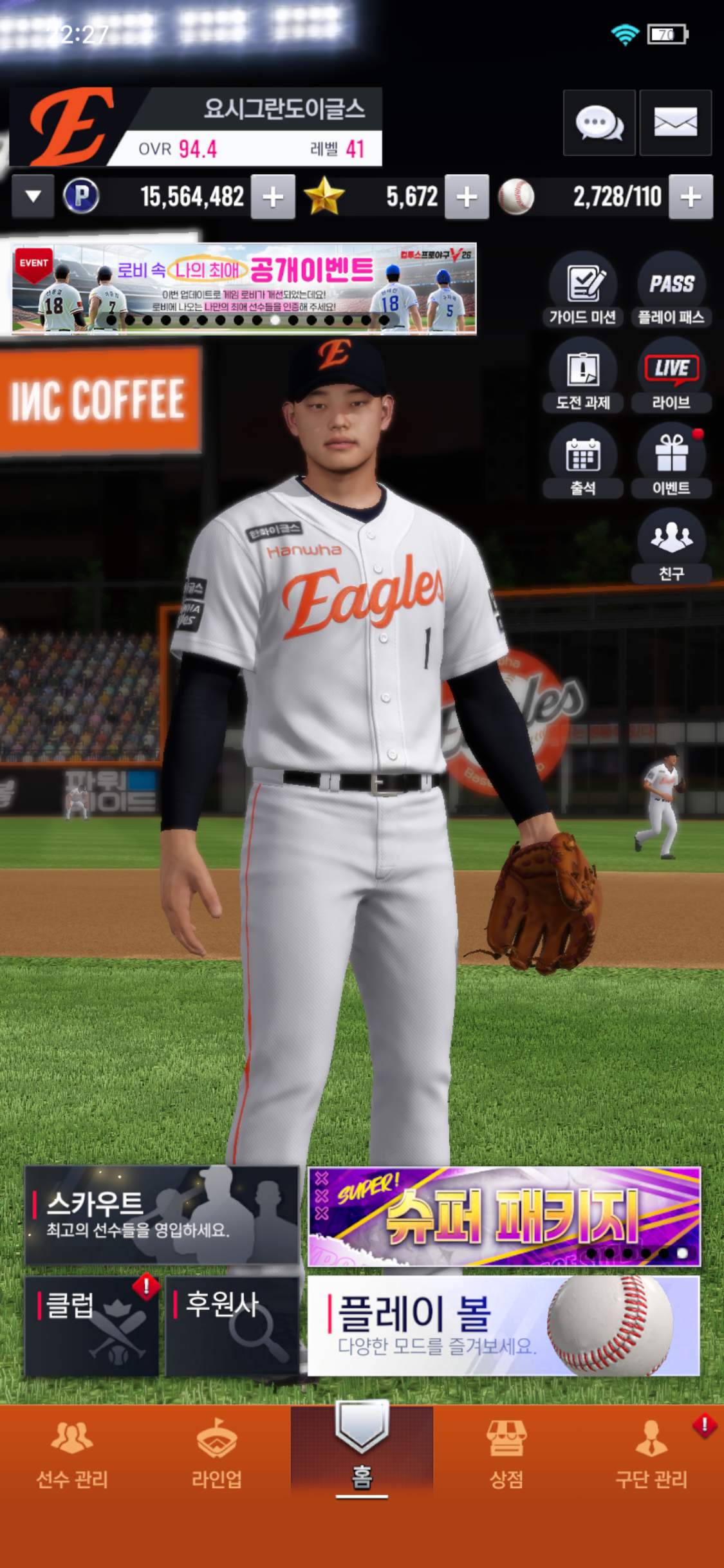Open the 스카우트 scout panel

click(162, 1215)
